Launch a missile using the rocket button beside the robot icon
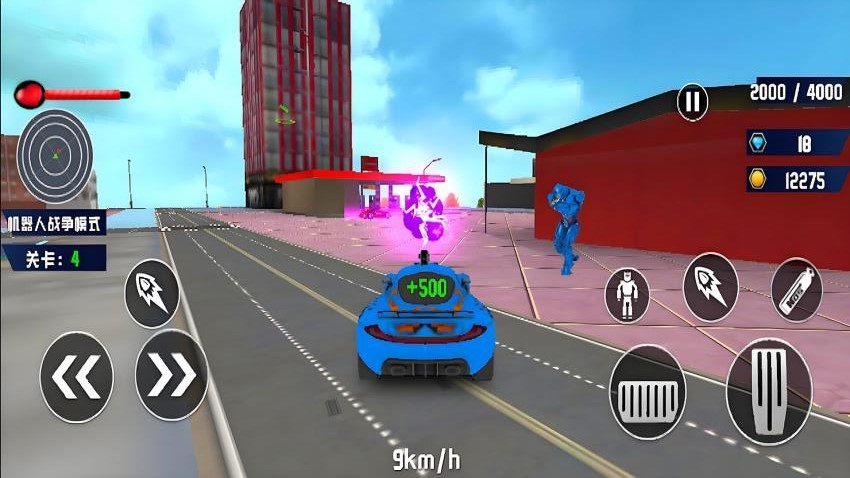The width and height of the screenshot is (850, 478). coord(711,287)
